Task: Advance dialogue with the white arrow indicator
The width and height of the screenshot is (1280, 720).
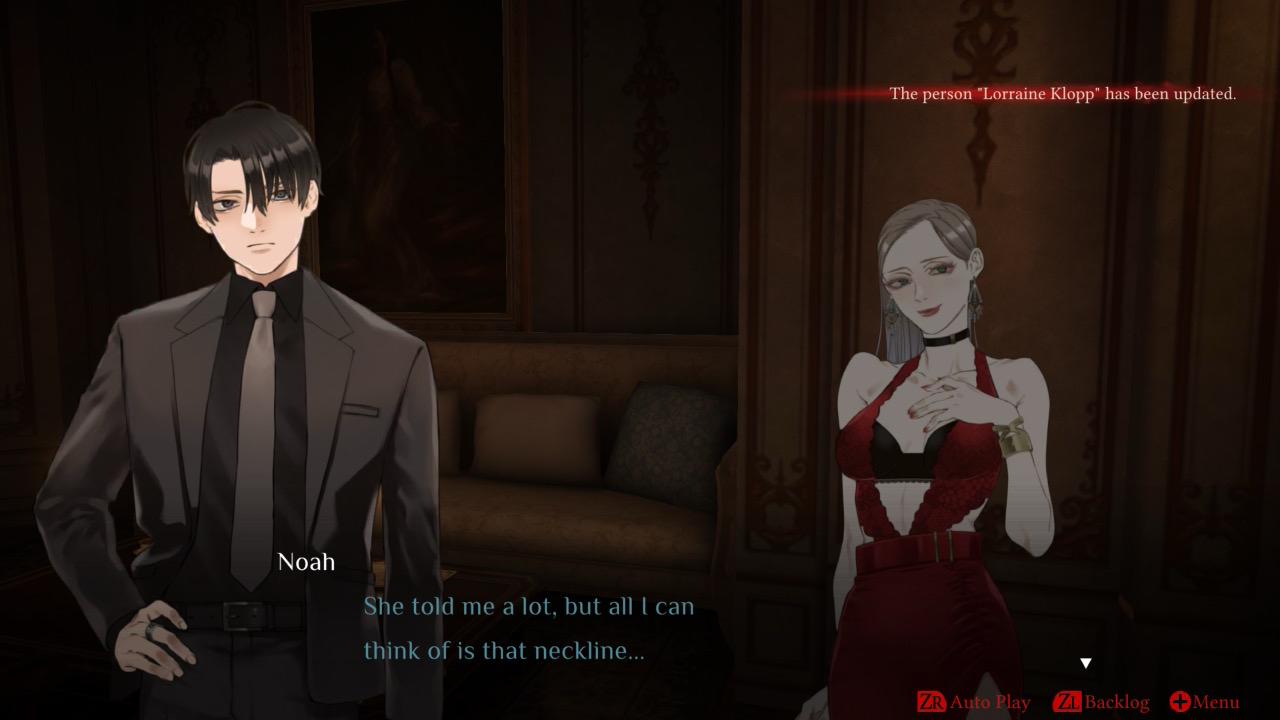Action: click(1086, 663)
